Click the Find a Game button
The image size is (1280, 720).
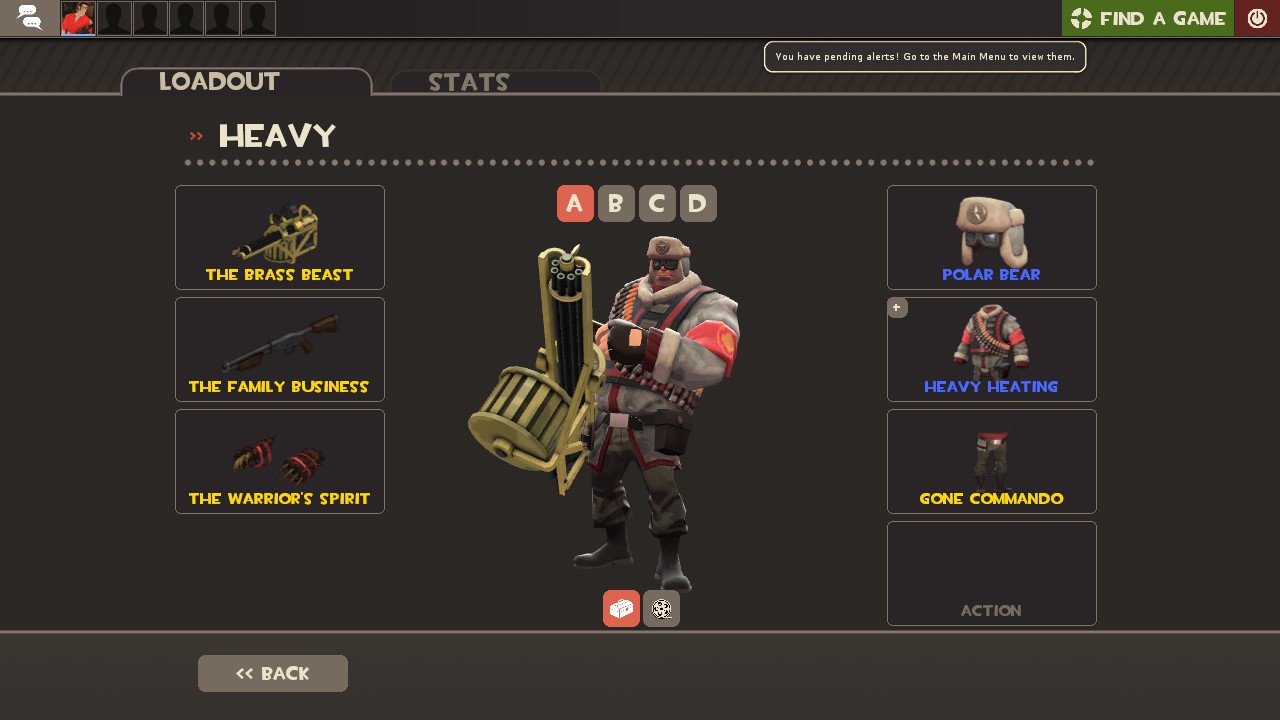[x=1148, y=17]
